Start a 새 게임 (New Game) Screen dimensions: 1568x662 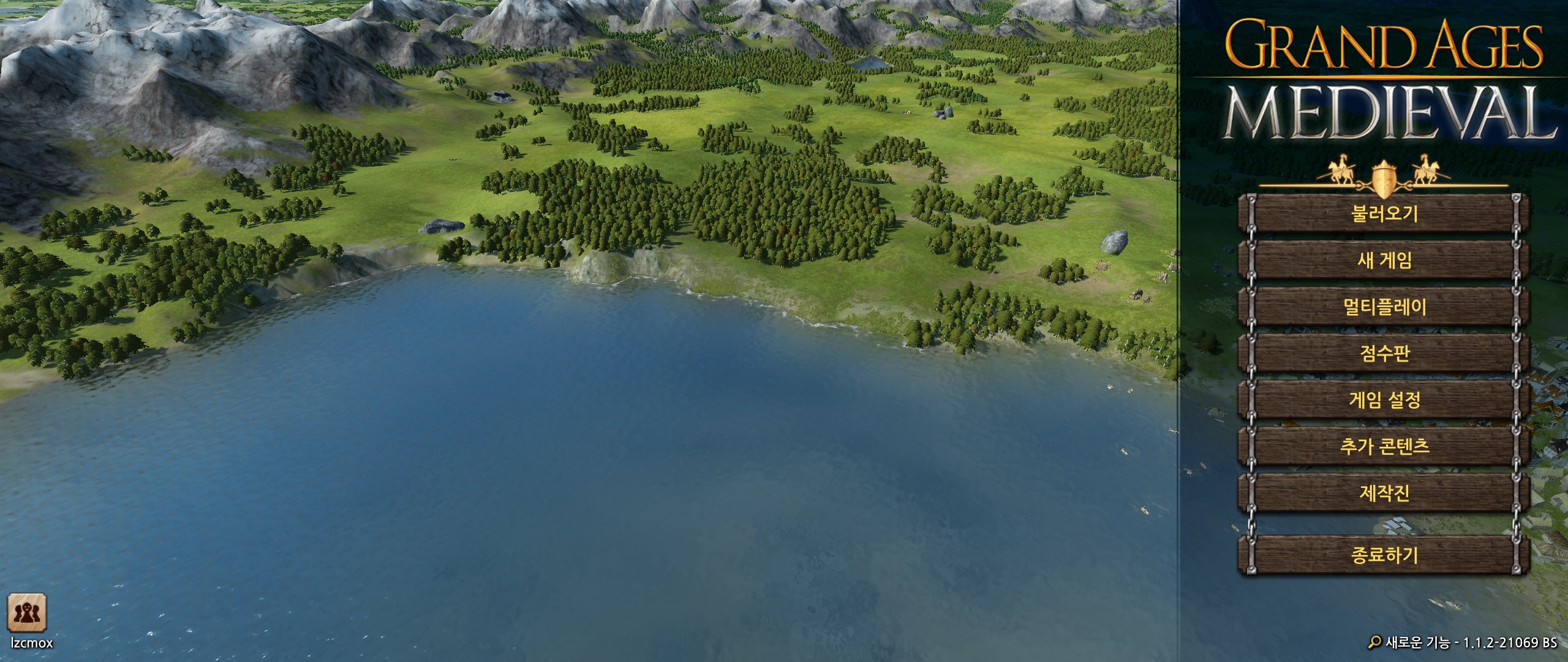click(x=1384, y=260)
